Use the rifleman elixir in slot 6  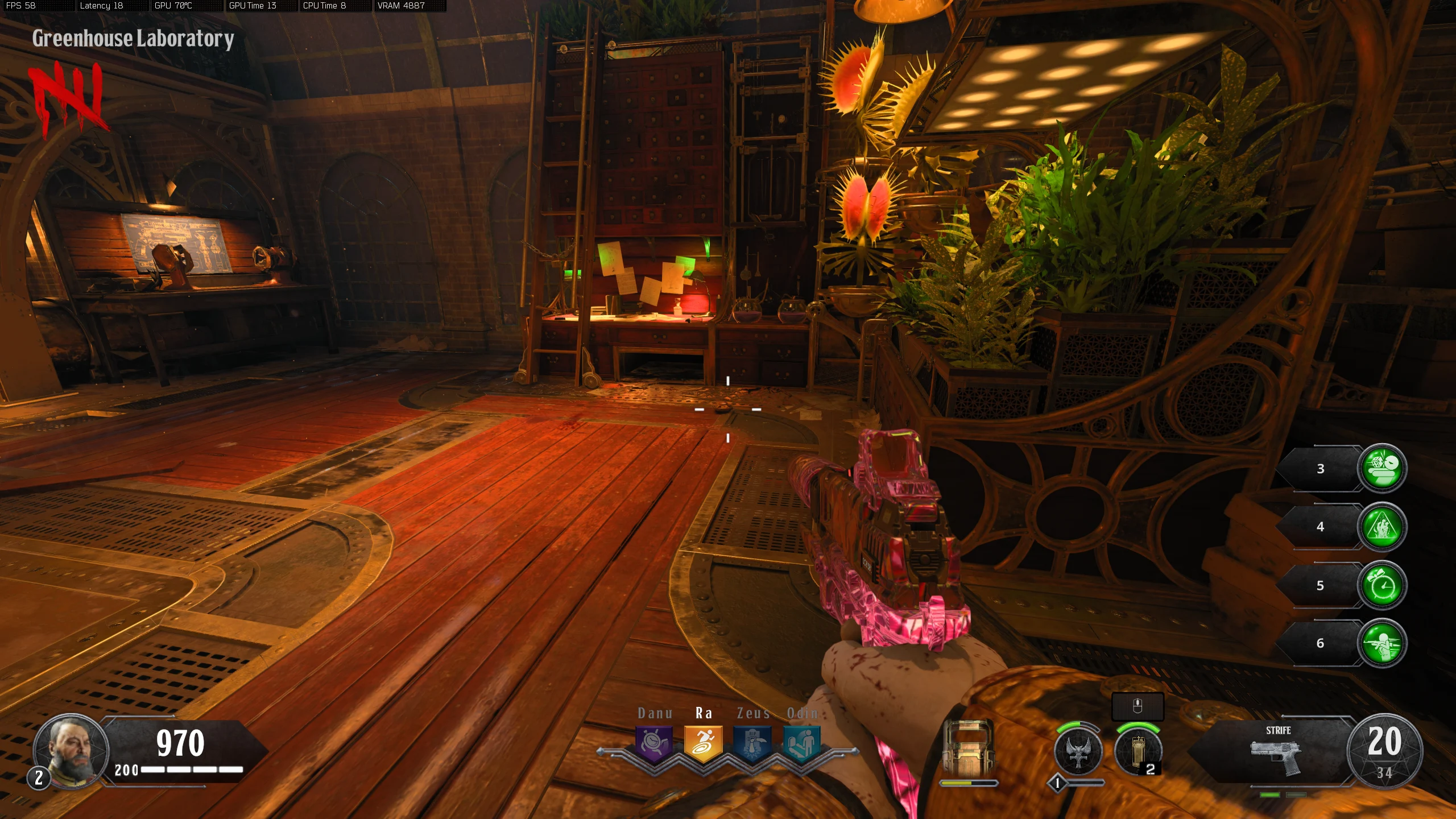pyautogui.click(x=1382, y=643)
